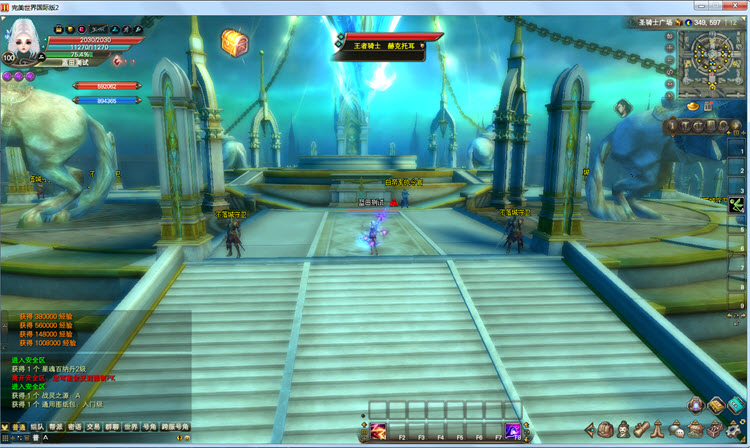Switch to the 普通 chat tab
750x448 pixels.
click(17, 427)
